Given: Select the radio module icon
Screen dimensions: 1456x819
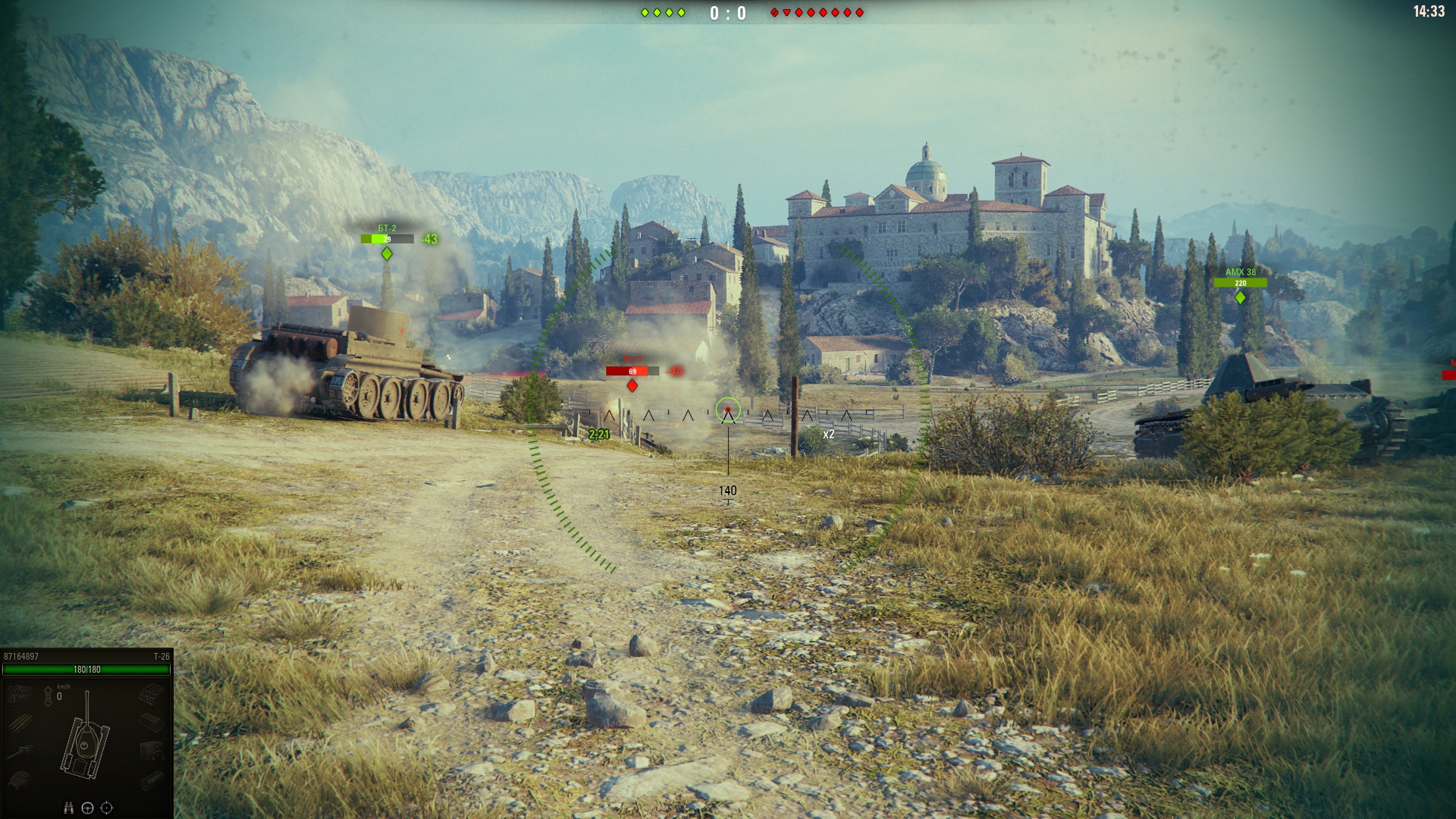Looking at the screenshot, I should coord(151,752).
